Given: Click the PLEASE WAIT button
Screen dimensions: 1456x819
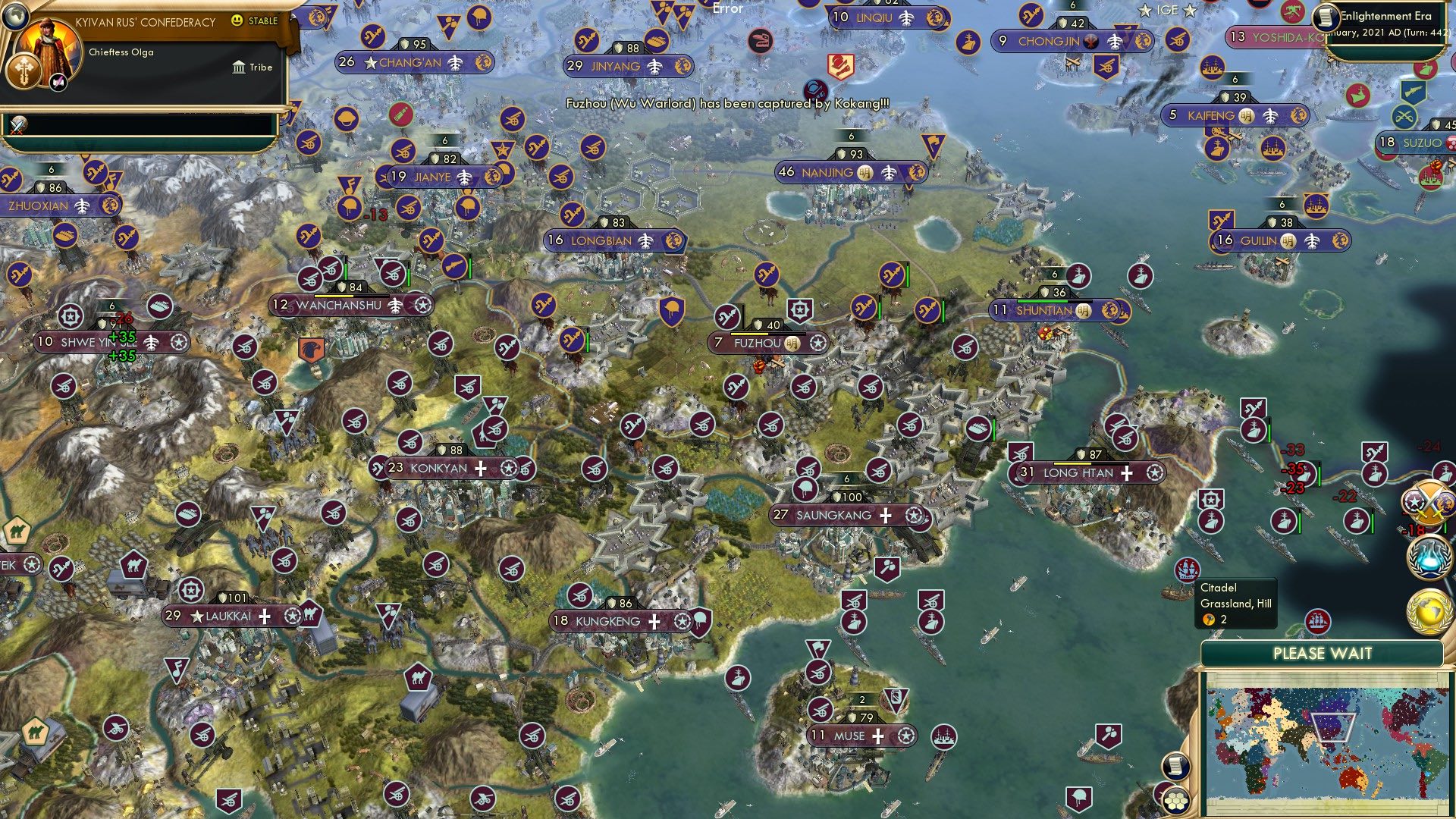Looking at the screenshot, I should point(1326,652).
